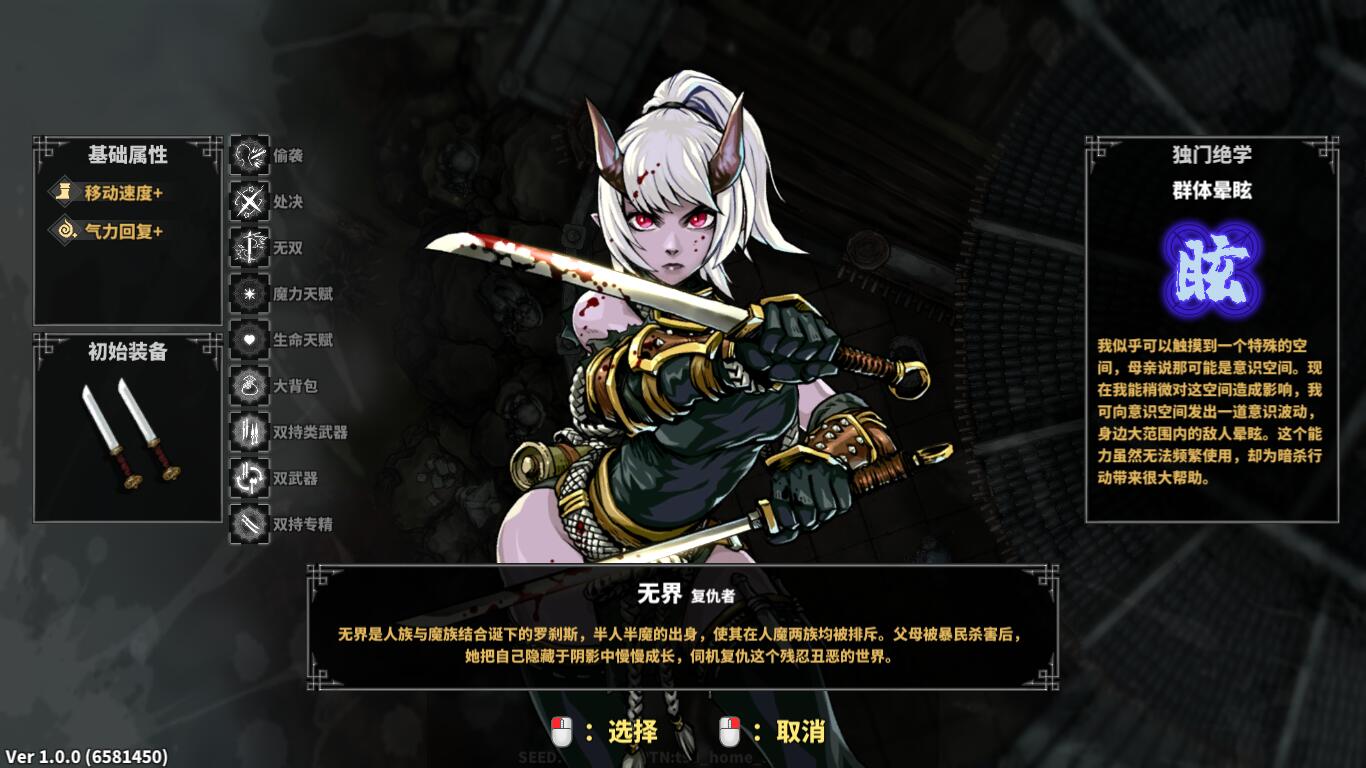
Task: View the 移动速度+ base attribute
Action: [x=110, y=193]
